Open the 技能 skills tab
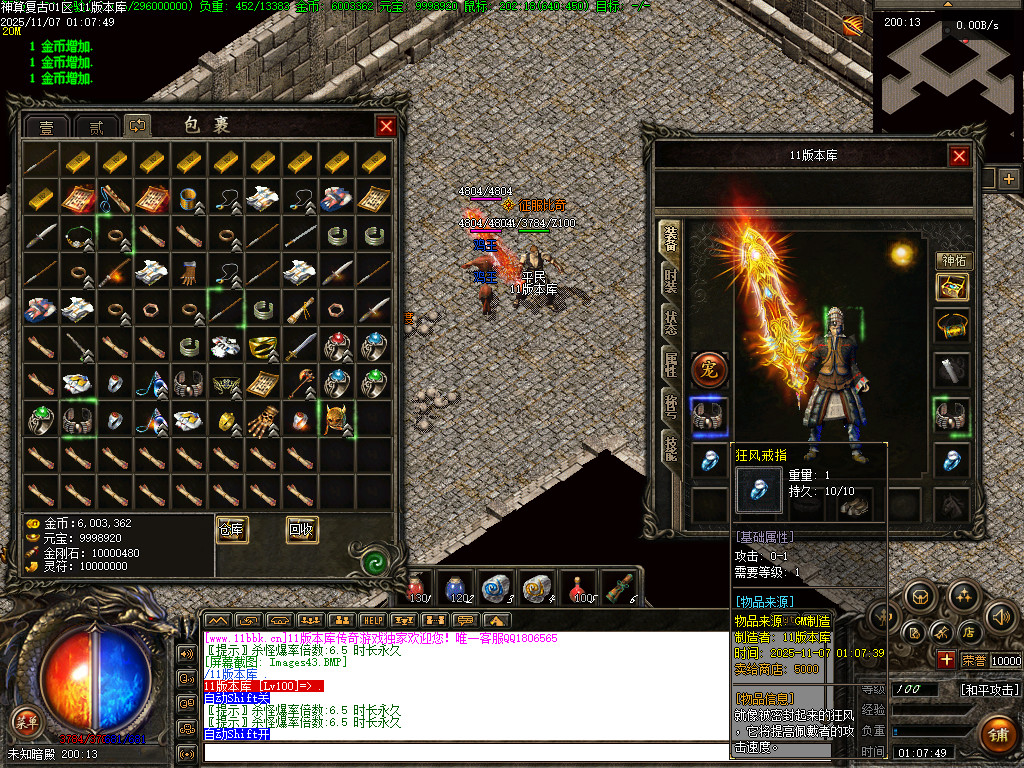 pos(670,447)
